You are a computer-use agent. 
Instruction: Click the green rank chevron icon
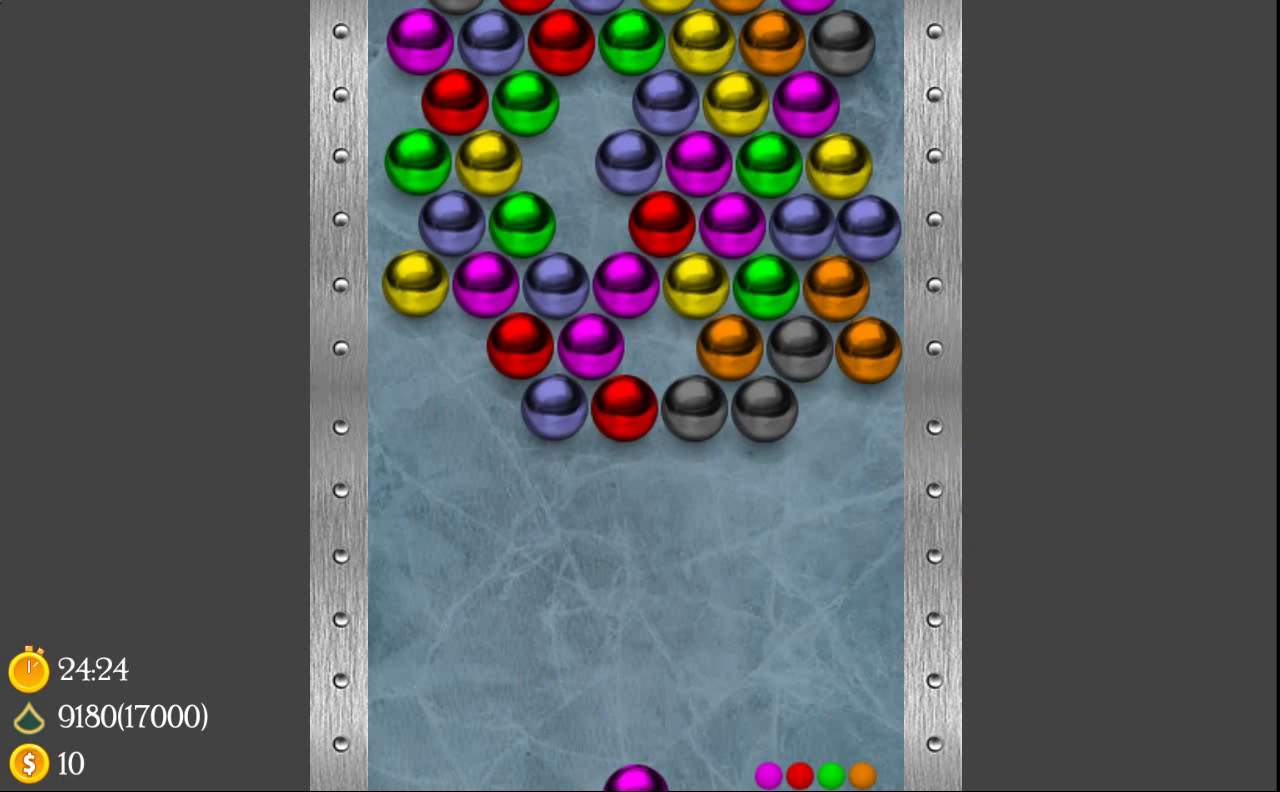coord(29,717)
